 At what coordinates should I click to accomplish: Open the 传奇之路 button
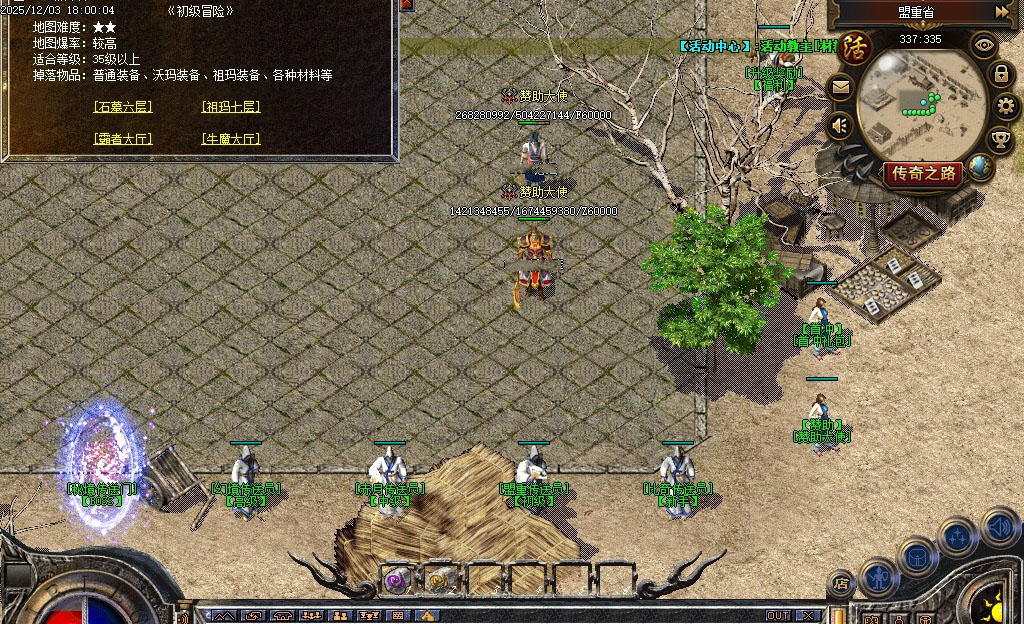[922, 173]
